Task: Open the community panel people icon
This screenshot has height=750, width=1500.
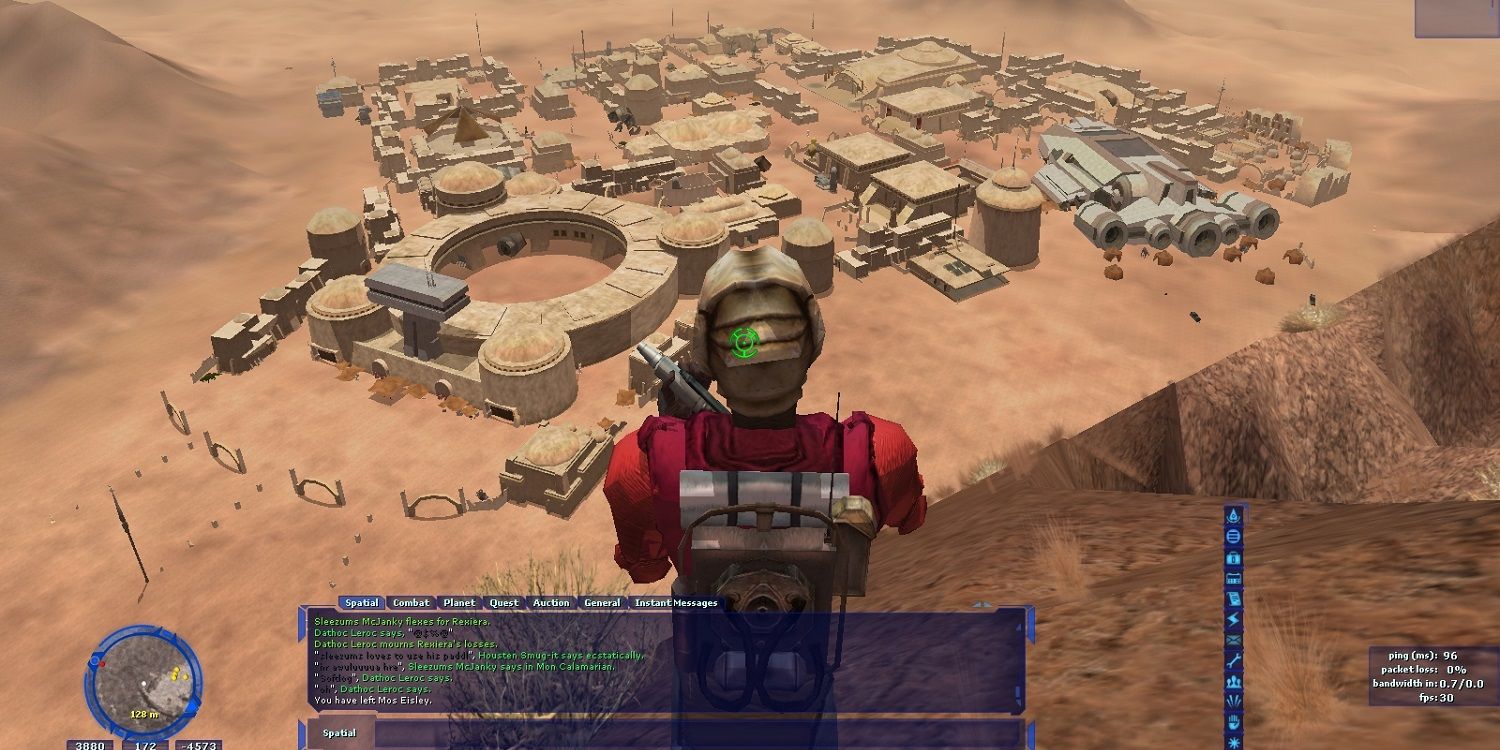Action: click(x=1232, y=680)
